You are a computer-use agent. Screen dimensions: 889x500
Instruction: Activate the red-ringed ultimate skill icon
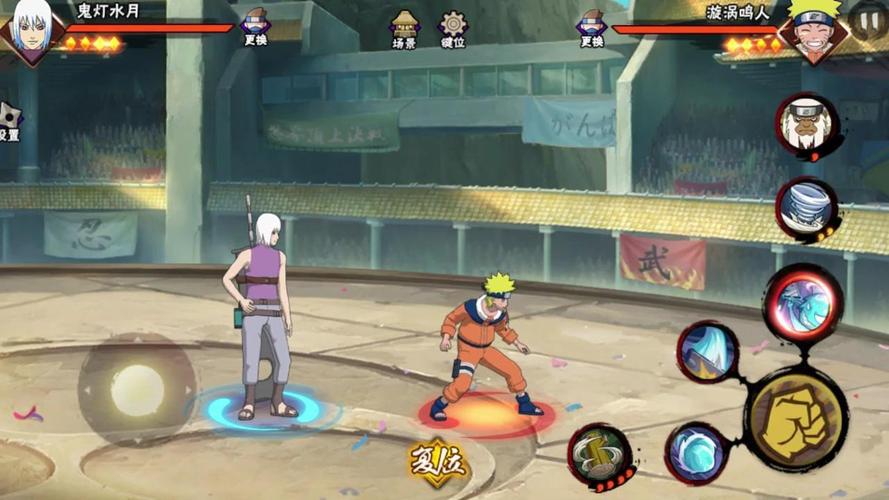coord(802,303)
